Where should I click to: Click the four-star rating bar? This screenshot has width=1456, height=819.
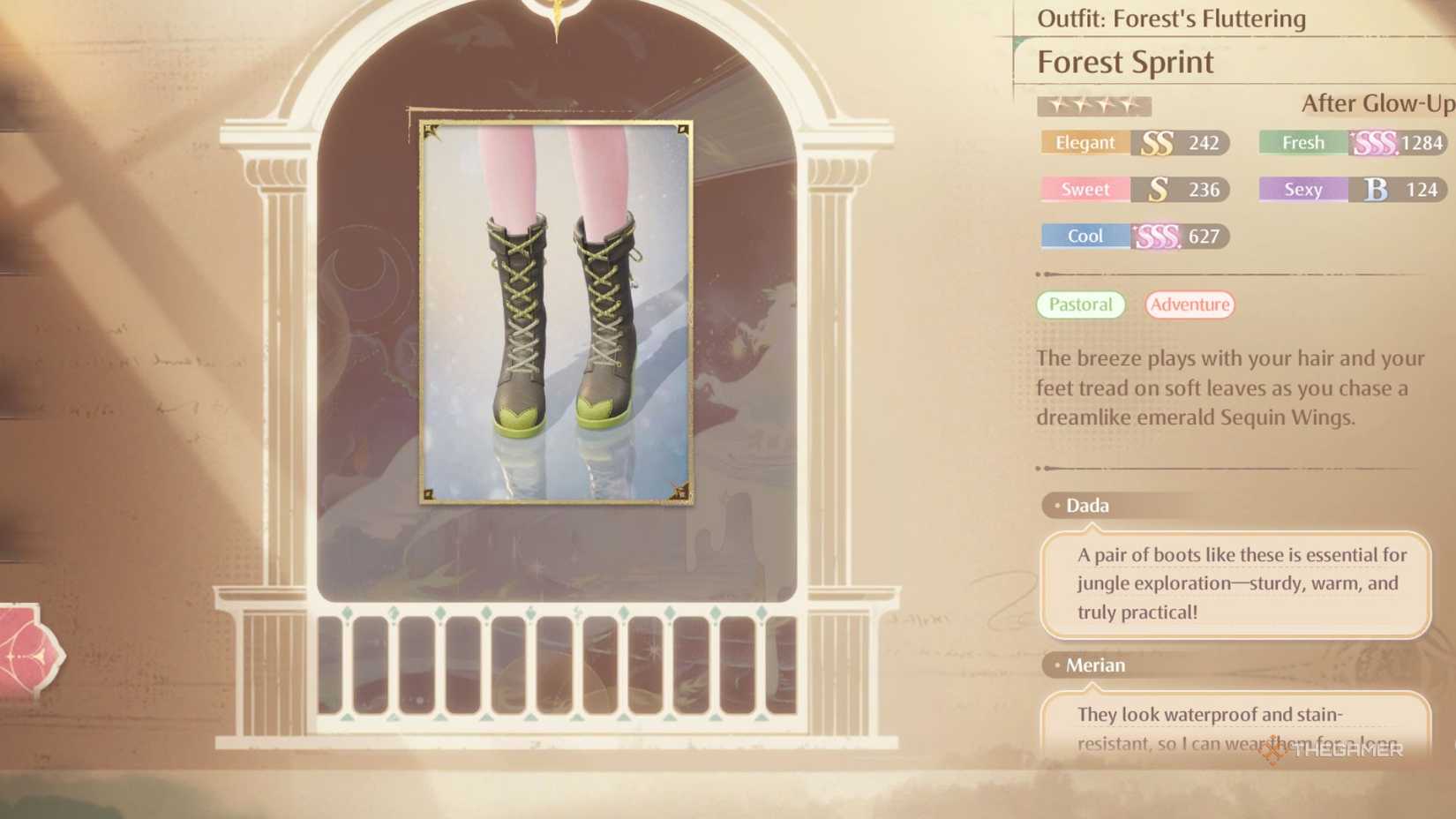coord(1094,105)
